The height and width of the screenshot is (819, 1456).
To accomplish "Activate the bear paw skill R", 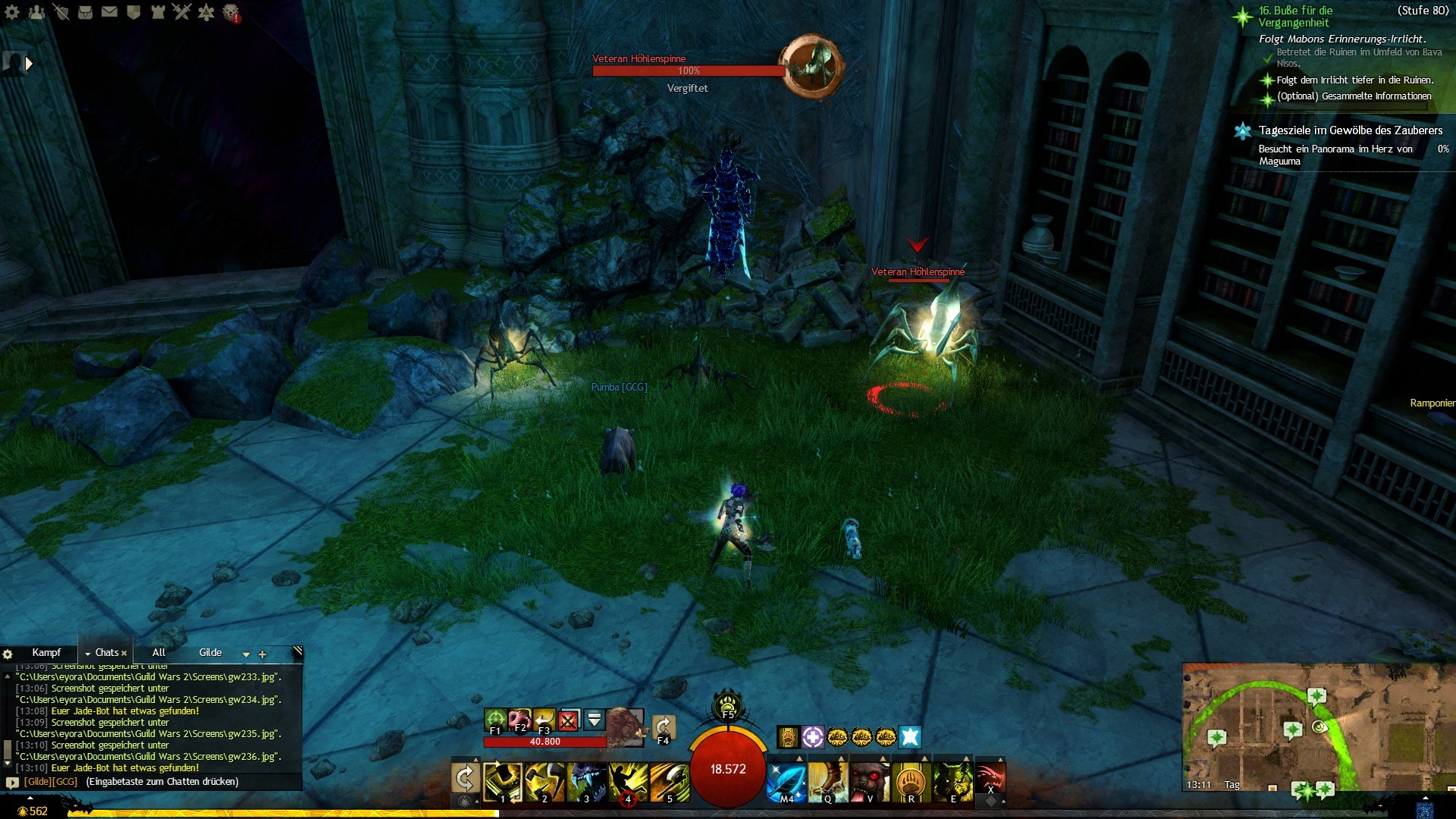I will (911, 781).
